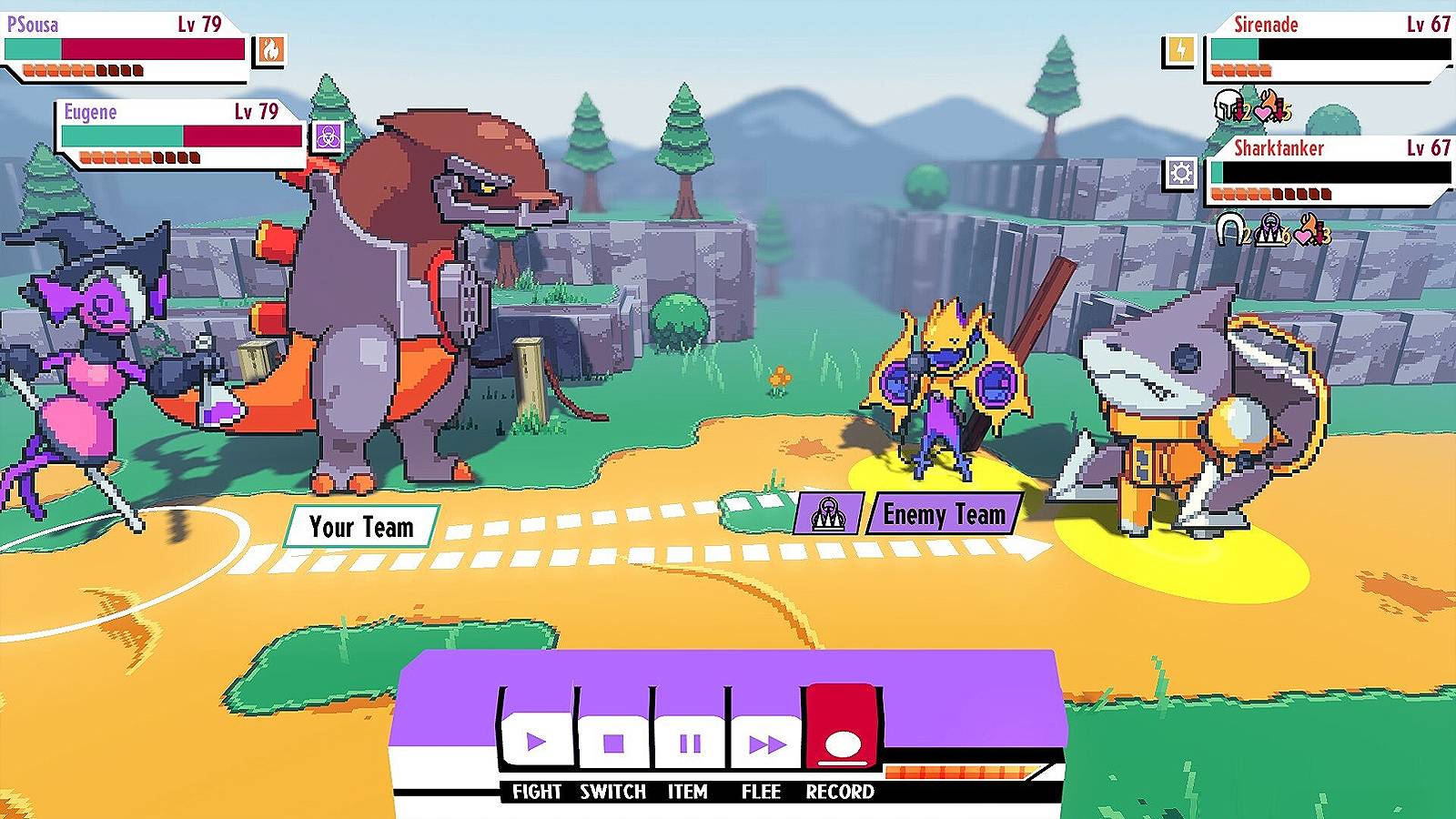Screen dimensions: 1456x819
Task: Inspect the helmet debuff icon under Sirenade
Action: 1228,106
